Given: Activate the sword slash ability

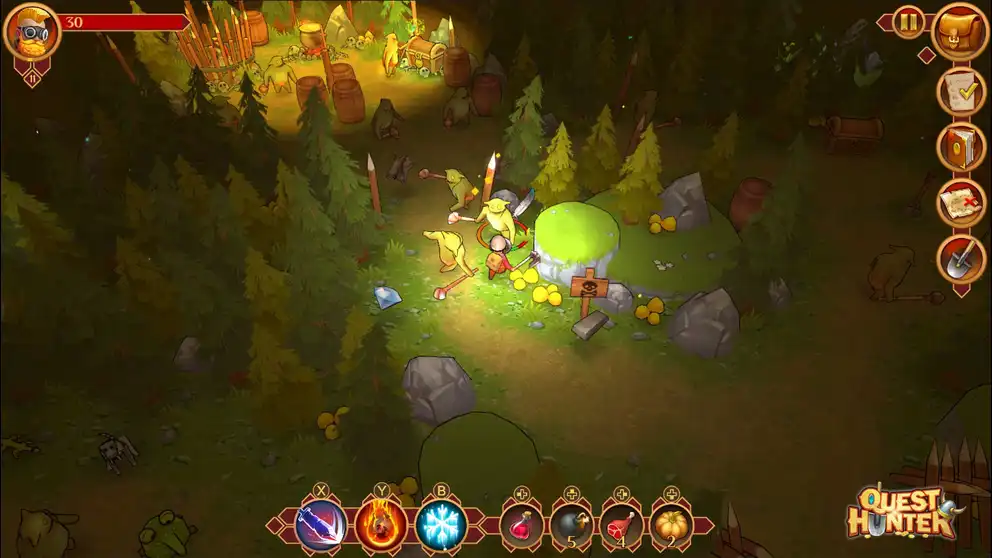Looking at the screenshot, I should point(322,525).
